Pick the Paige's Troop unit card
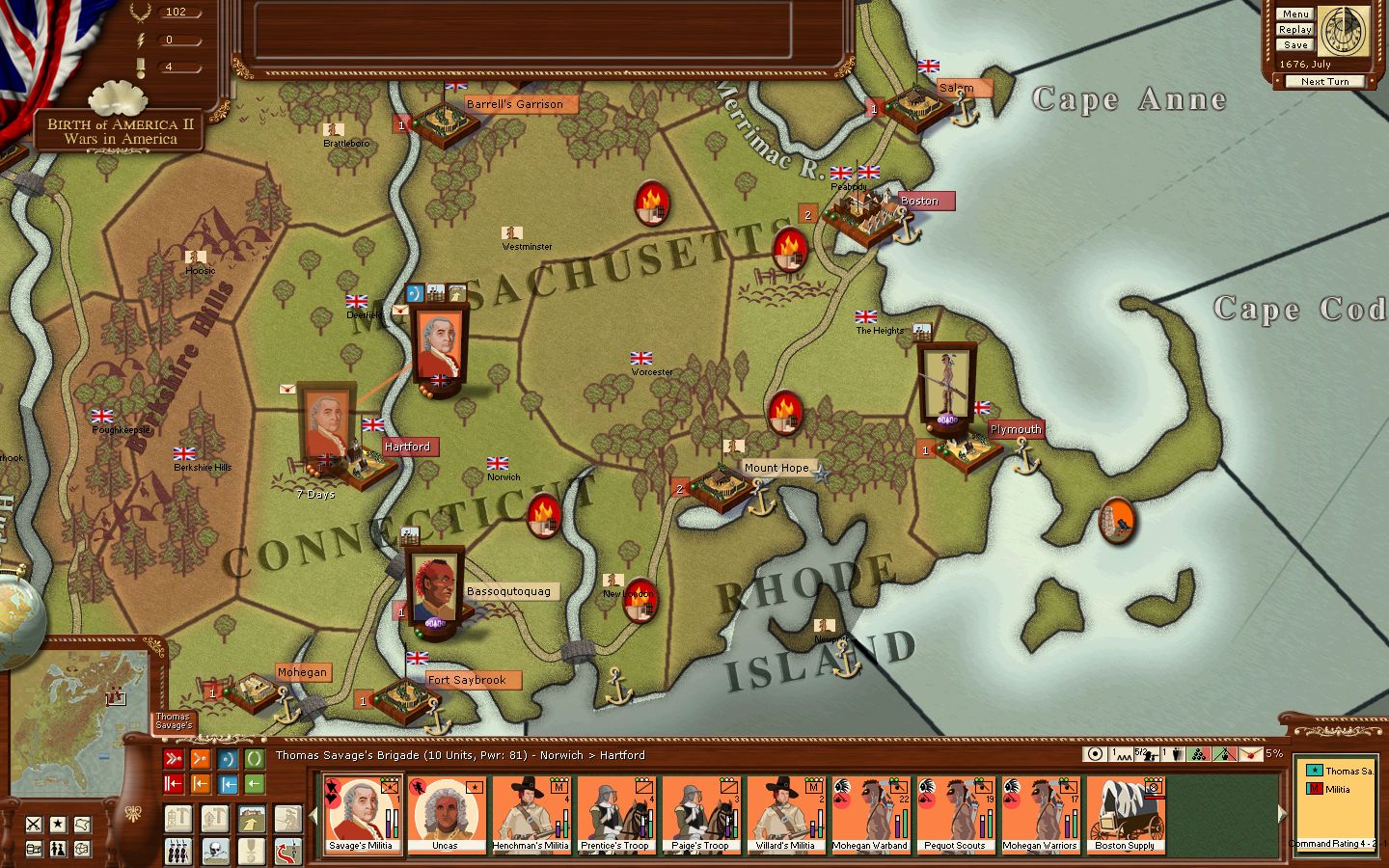 click(700, 815)
